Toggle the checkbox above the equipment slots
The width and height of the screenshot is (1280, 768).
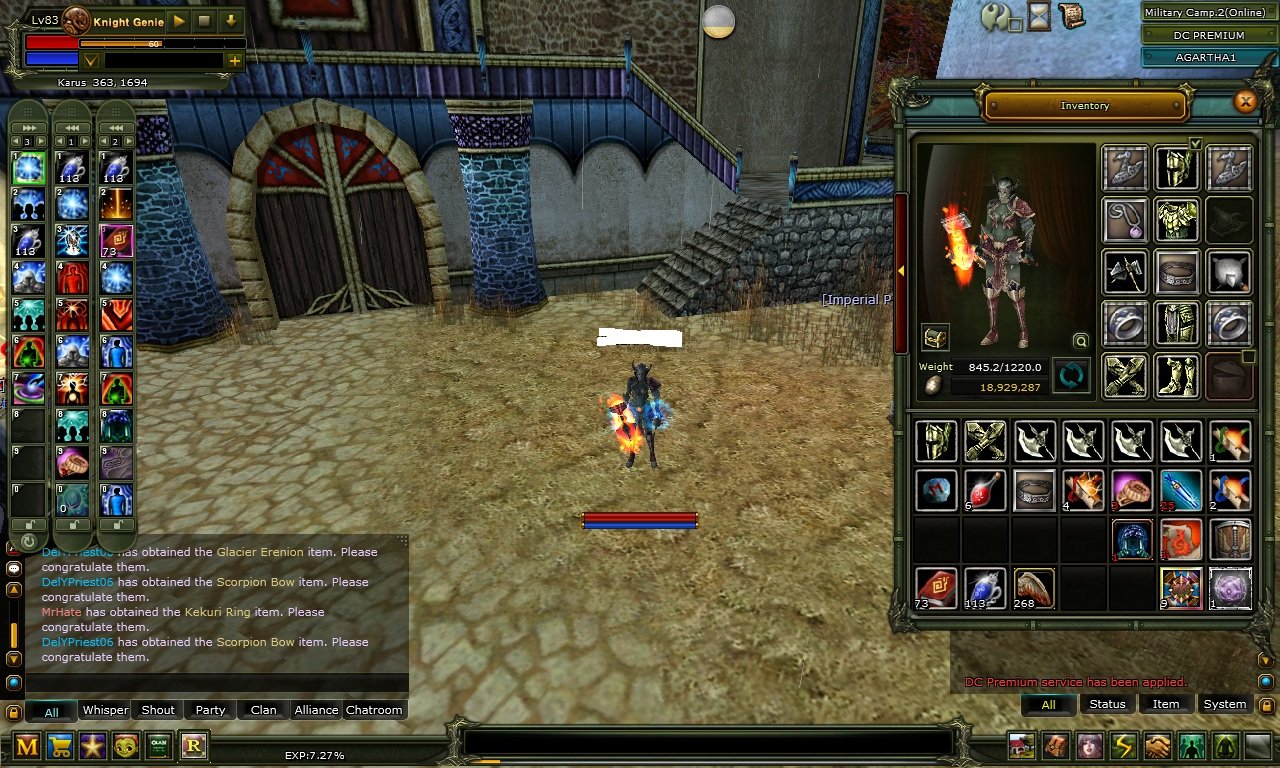pyautogui.click(x=1194, y=143)
